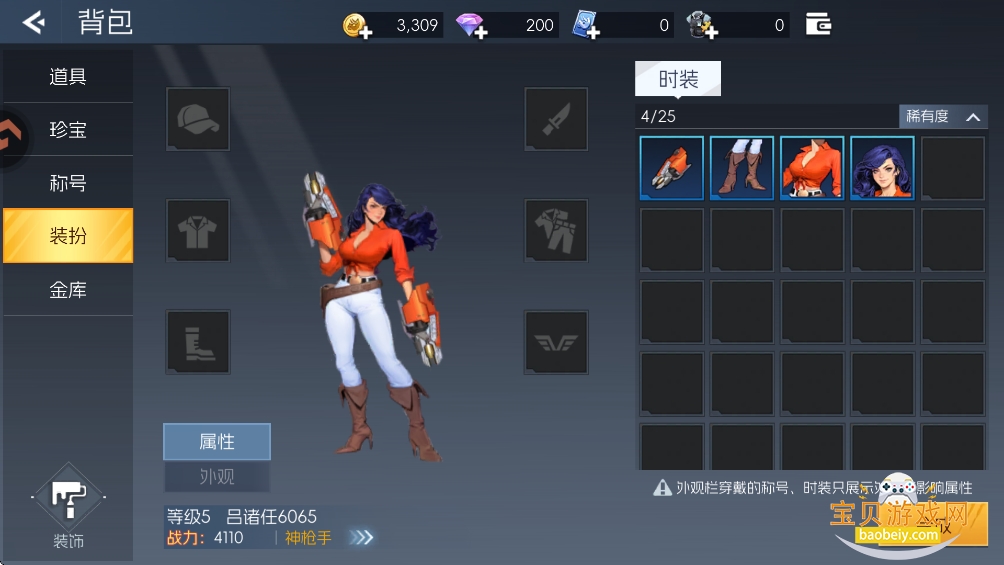Show the 属性 attributes view
The width and height of the screenshot is (1004, 565).
(217, 442)
